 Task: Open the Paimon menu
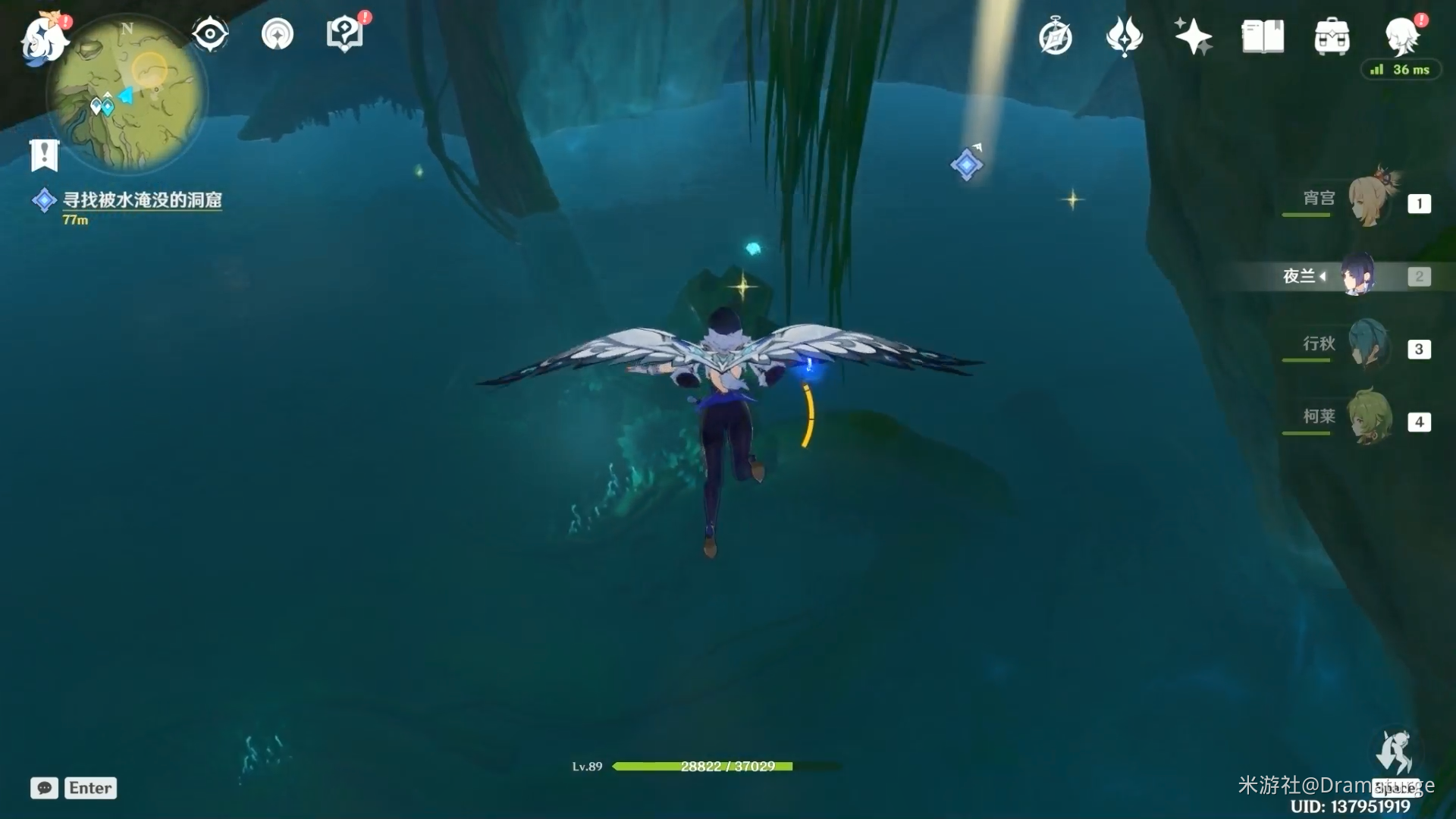43,39
